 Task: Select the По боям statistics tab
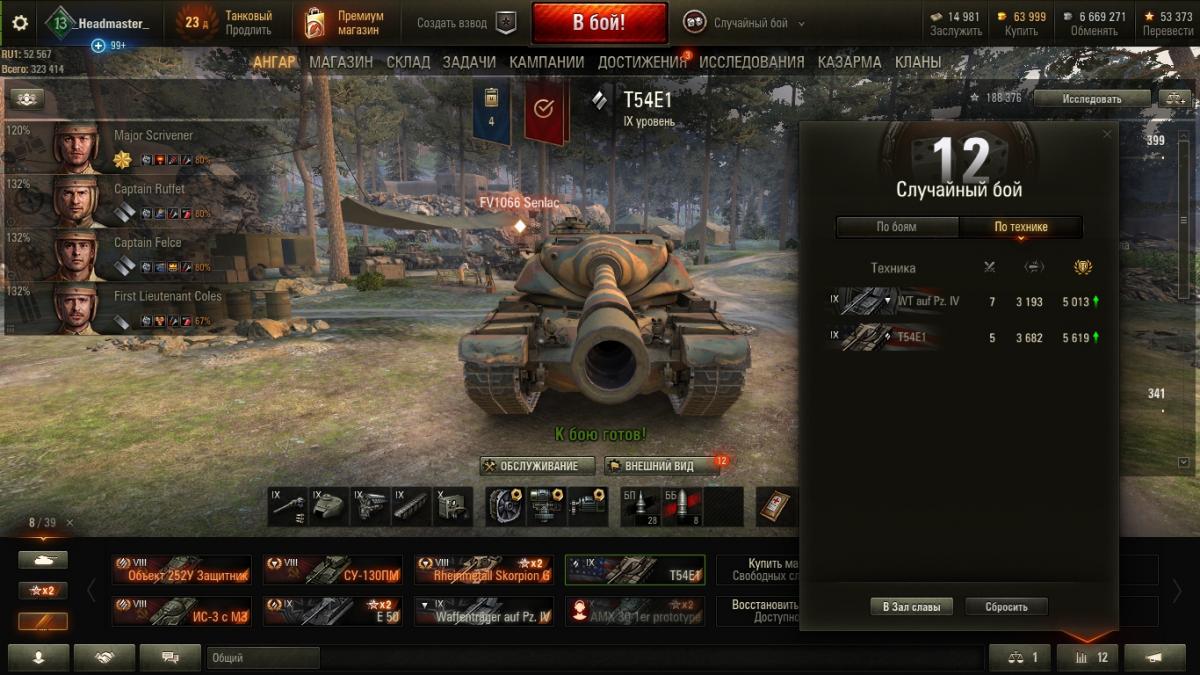[x=897, y=227]
